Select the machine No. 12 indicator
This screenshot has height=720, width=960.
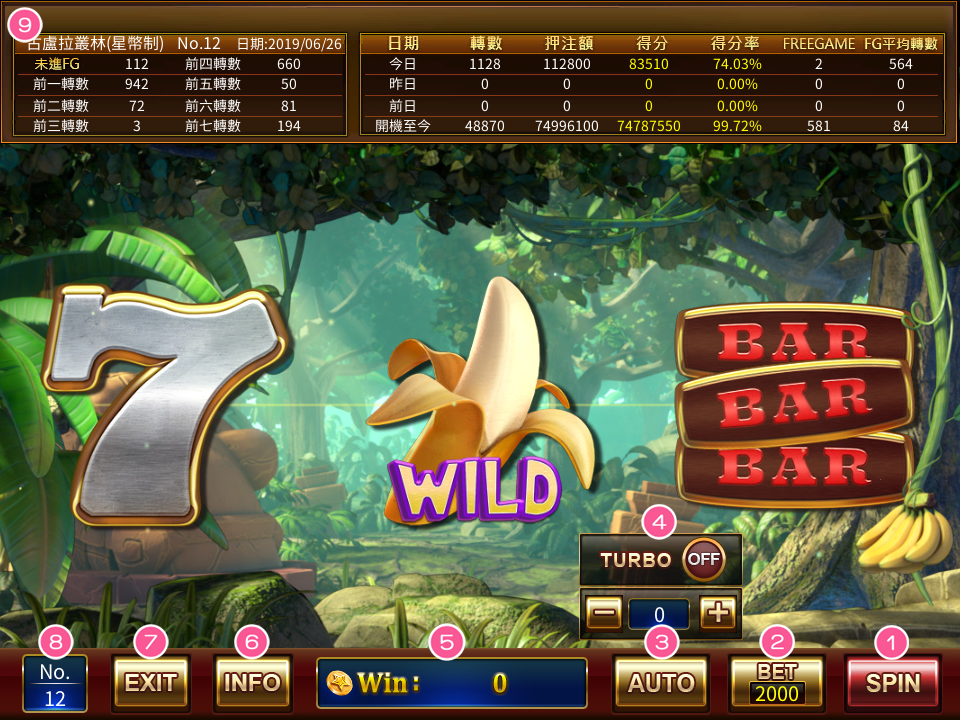(55, 684)
